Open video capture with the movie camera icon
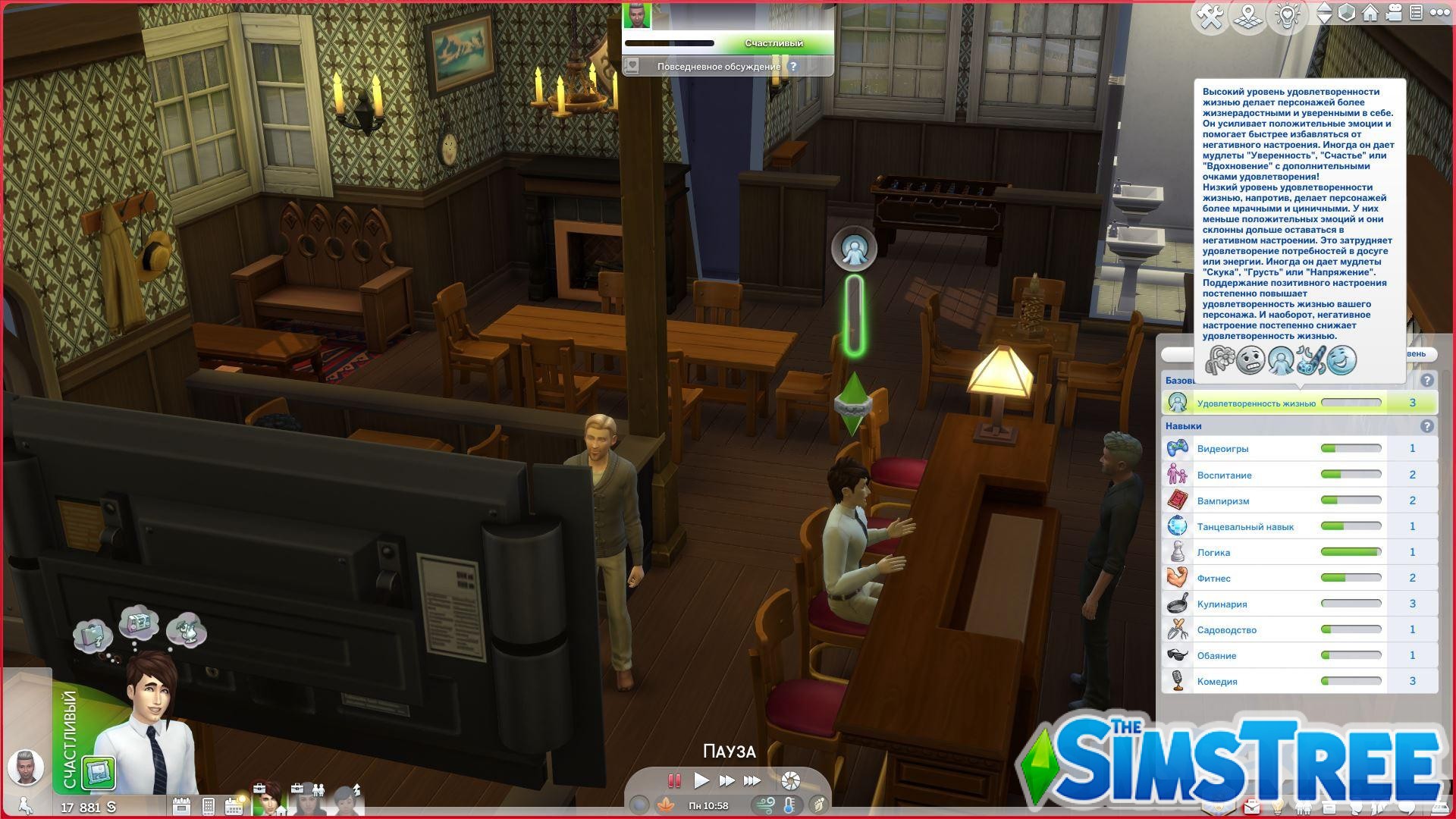 pyautogui.click(x=1394, y=14)
